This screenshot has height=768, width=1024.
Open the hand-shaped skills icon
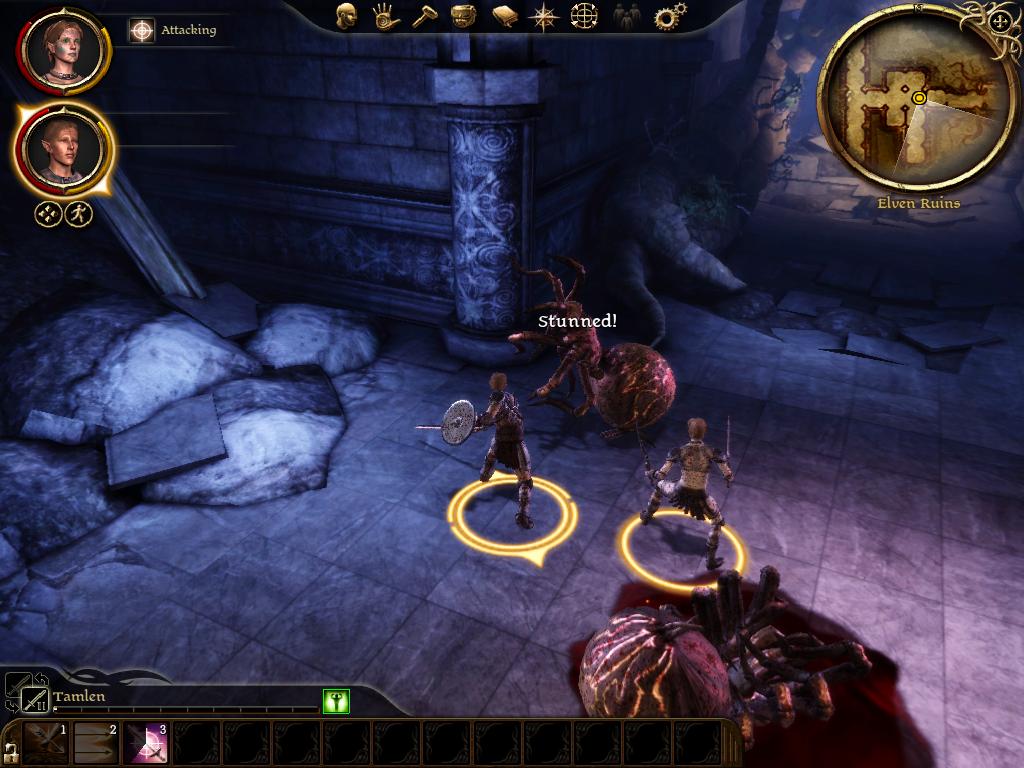(x=385, y=16)
